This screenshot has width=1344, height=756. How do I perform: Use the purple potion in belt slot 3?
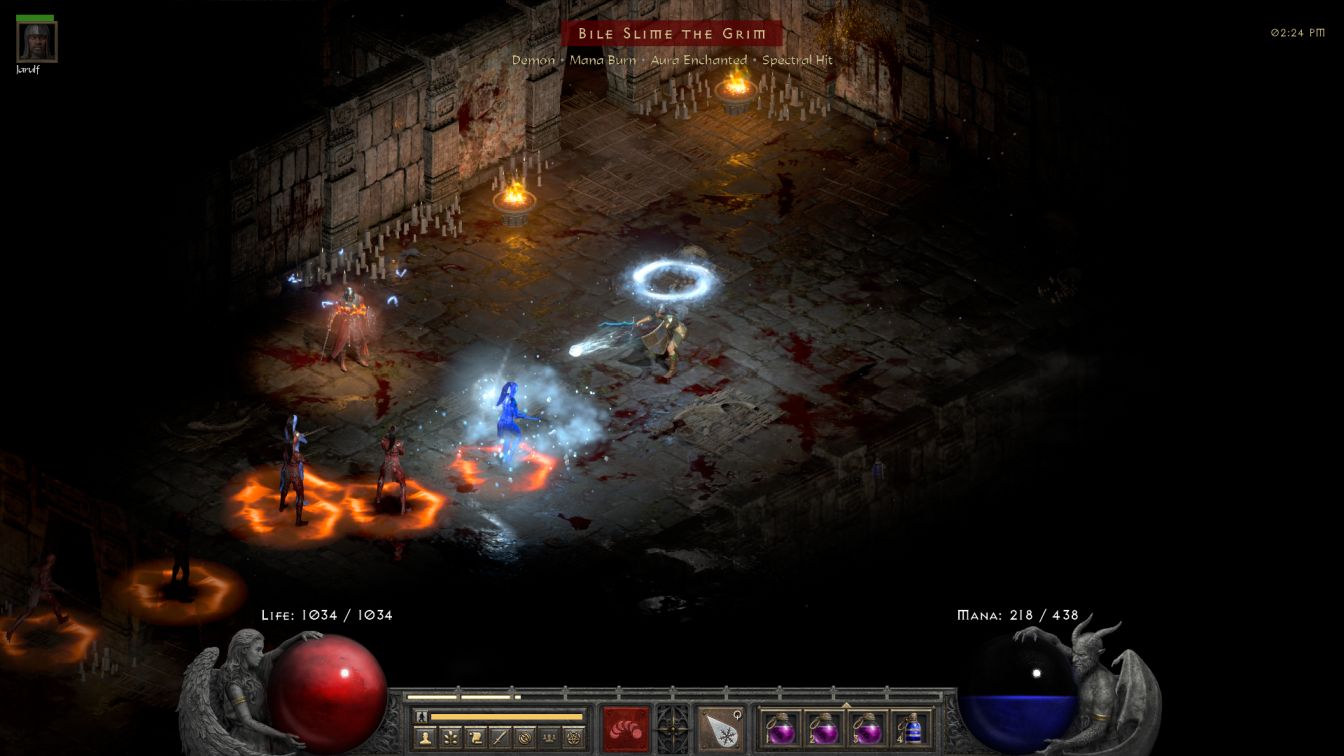[x=868, y=728]
